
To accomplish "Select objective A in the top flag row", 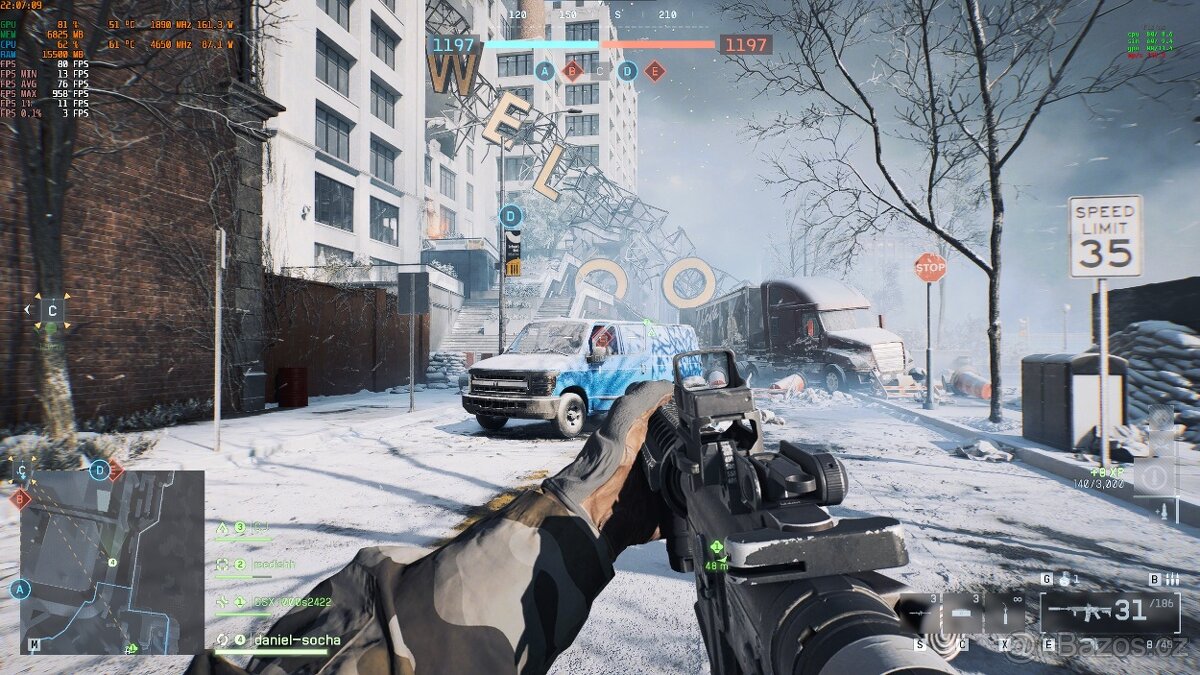I will pyautogui.click(x=544, y=71).
